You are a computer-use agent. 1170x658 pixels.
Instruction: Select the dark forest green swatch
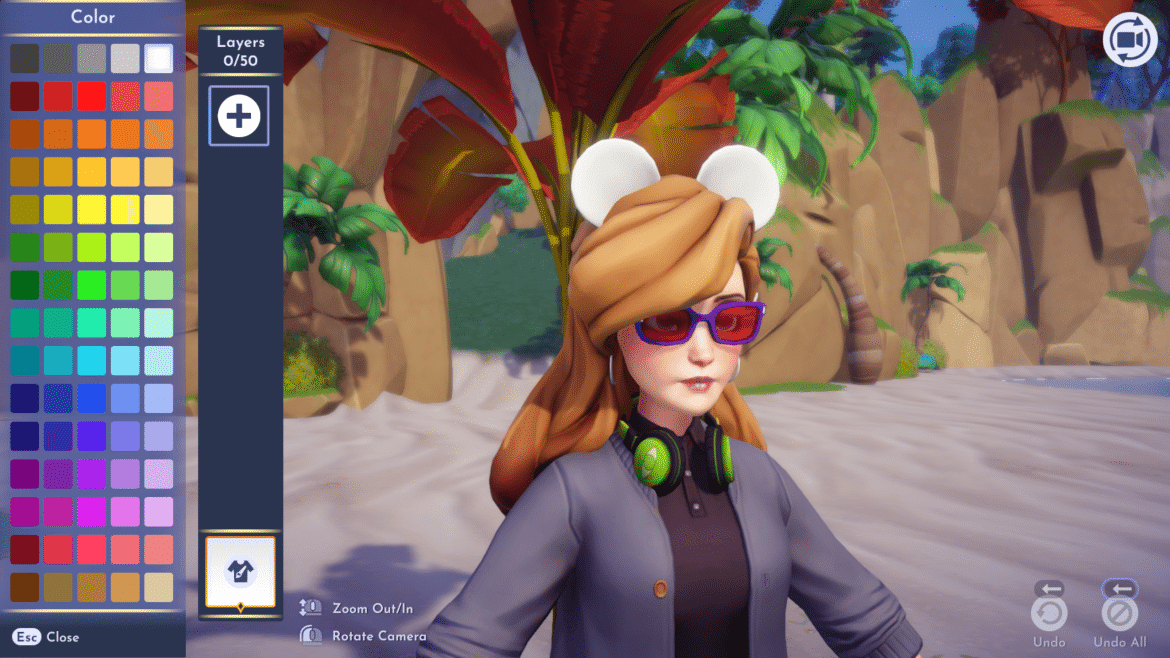(24, 285)
